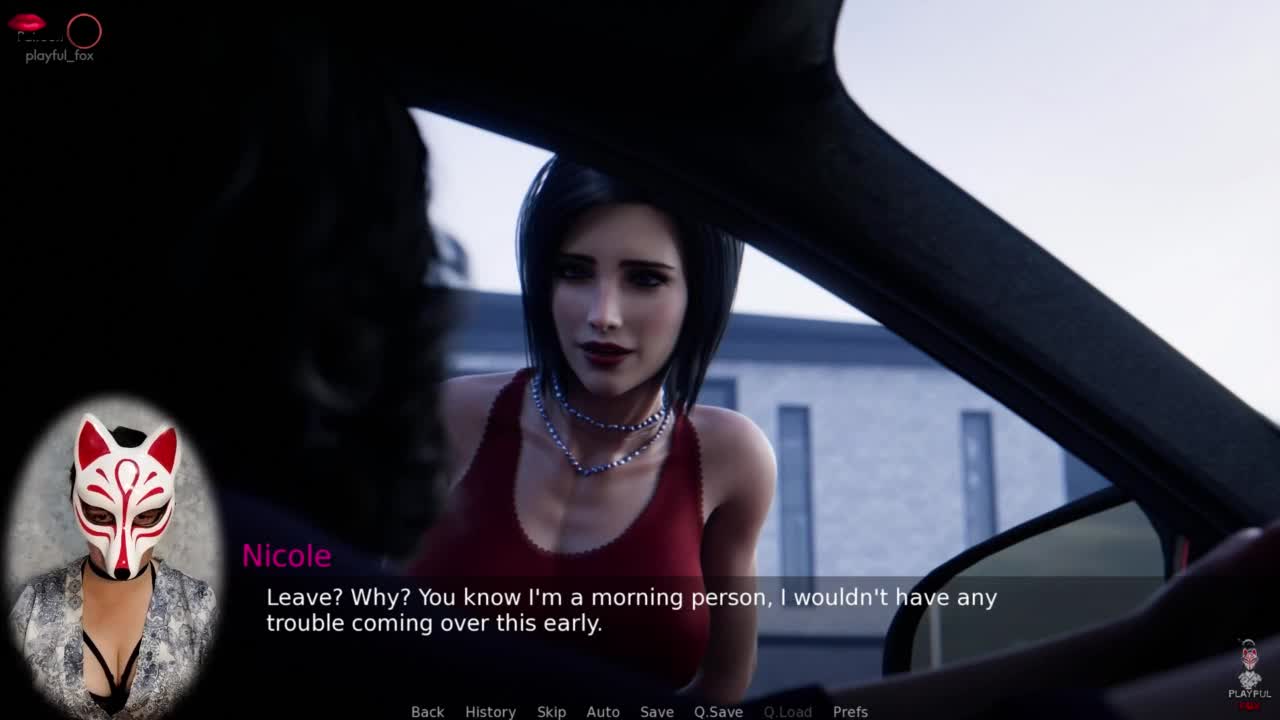Screen dimensions: 1280x720
Task: Open the Prefs menu
Action: (x=850, y=711)
